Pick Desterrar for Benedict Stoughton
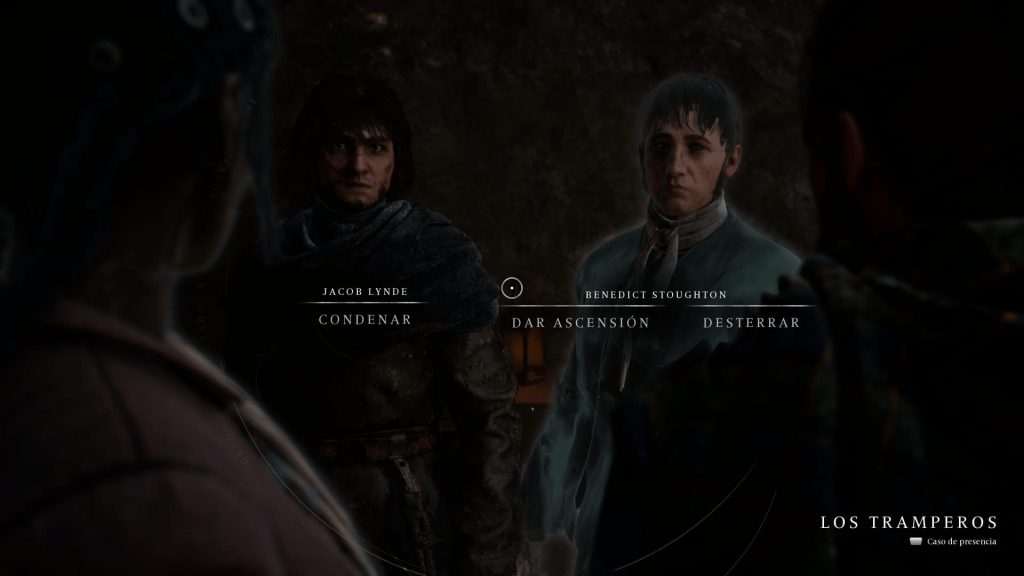Screen dimensions: 1024x576 pyautogui.click(x=751, y=323)
